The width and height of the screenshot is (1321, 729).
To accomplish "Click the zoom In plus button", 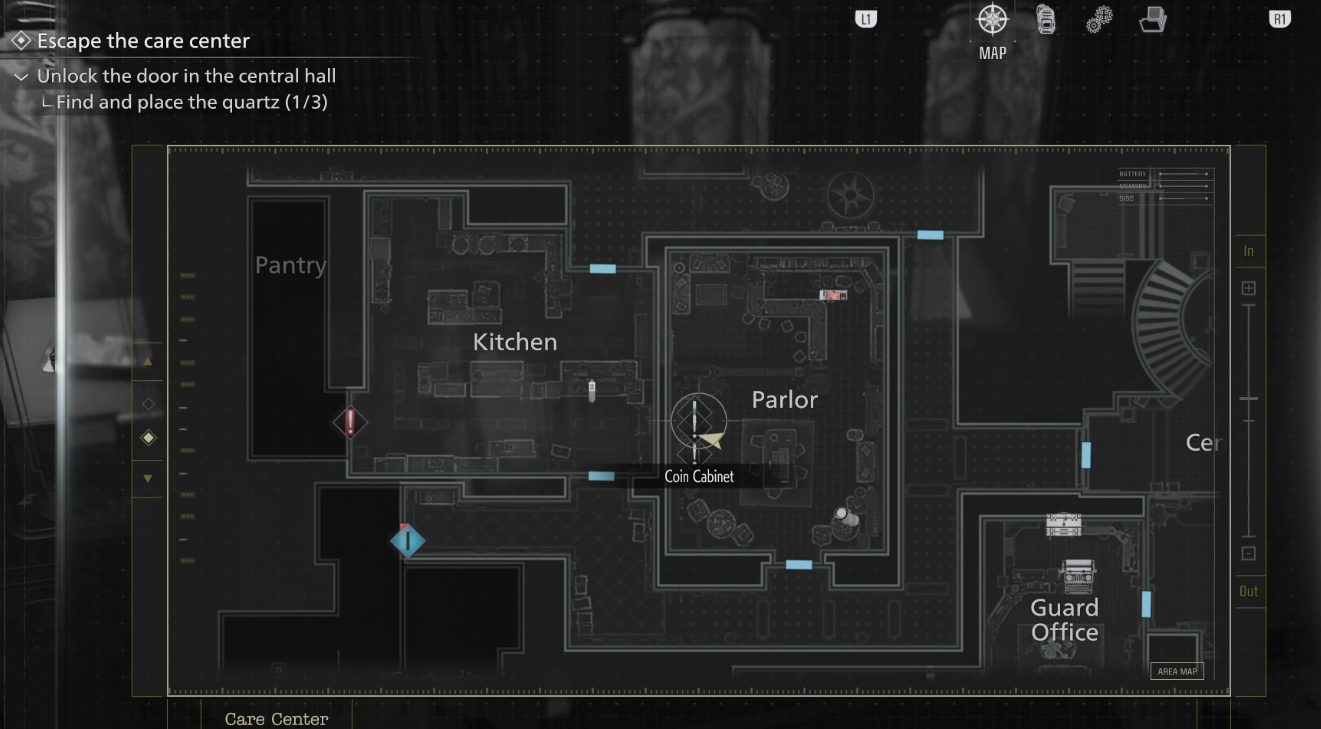I will pyautogui.click(x=1249, y=288).
